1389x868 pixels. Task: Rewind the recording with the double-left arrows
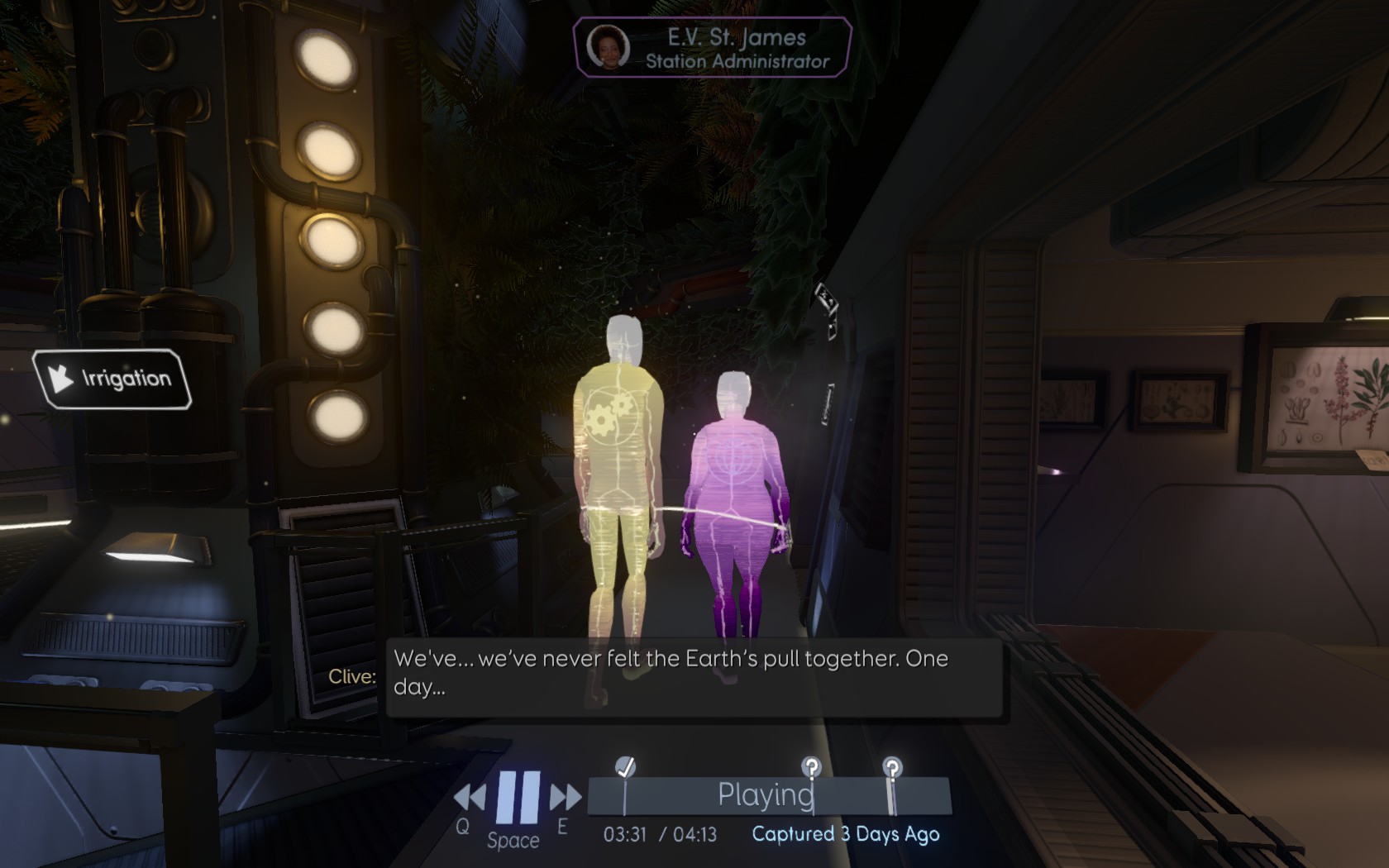[x=470, y=798]
